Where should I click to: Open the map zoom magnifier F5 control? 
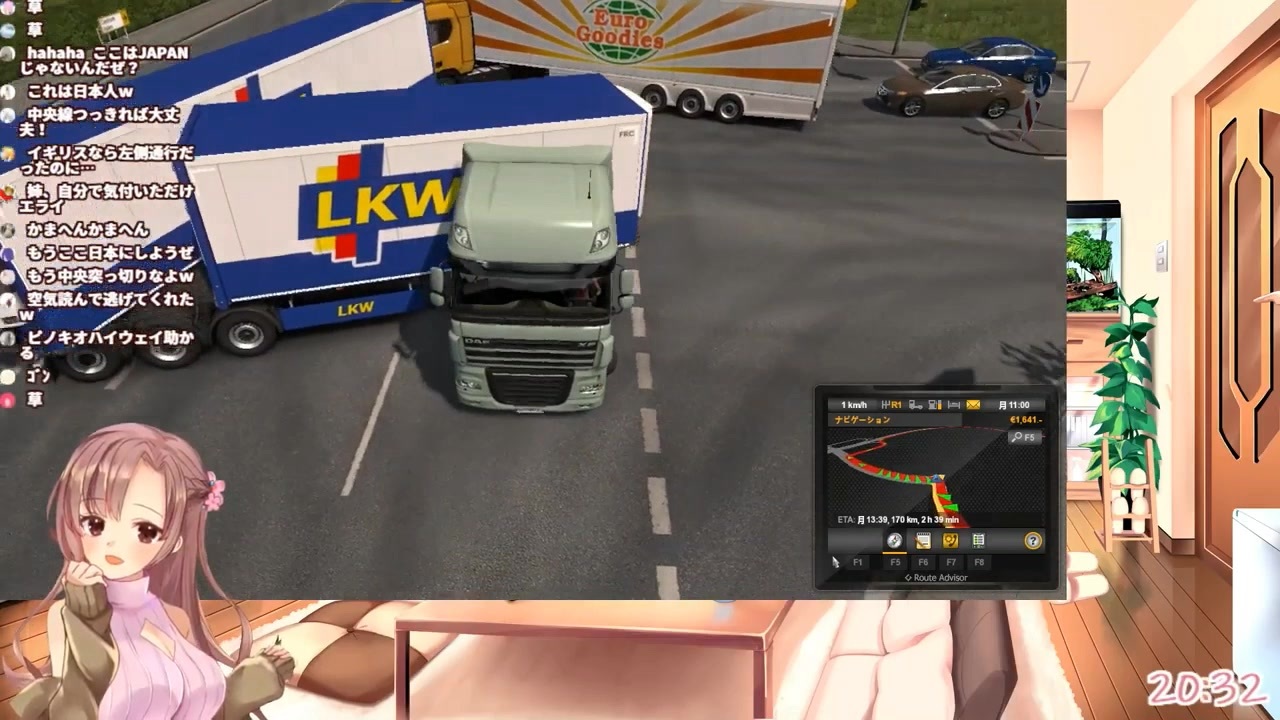coord(1026,437)
